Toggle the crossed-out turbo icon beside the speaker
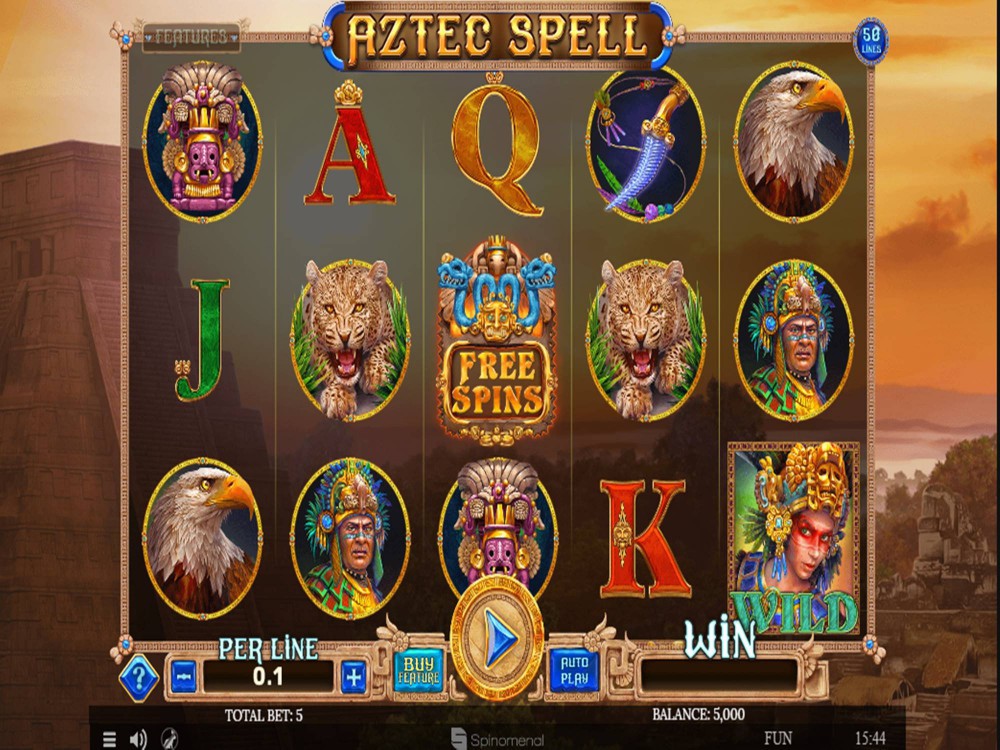 pyautogui.click(x=169, y=739)
